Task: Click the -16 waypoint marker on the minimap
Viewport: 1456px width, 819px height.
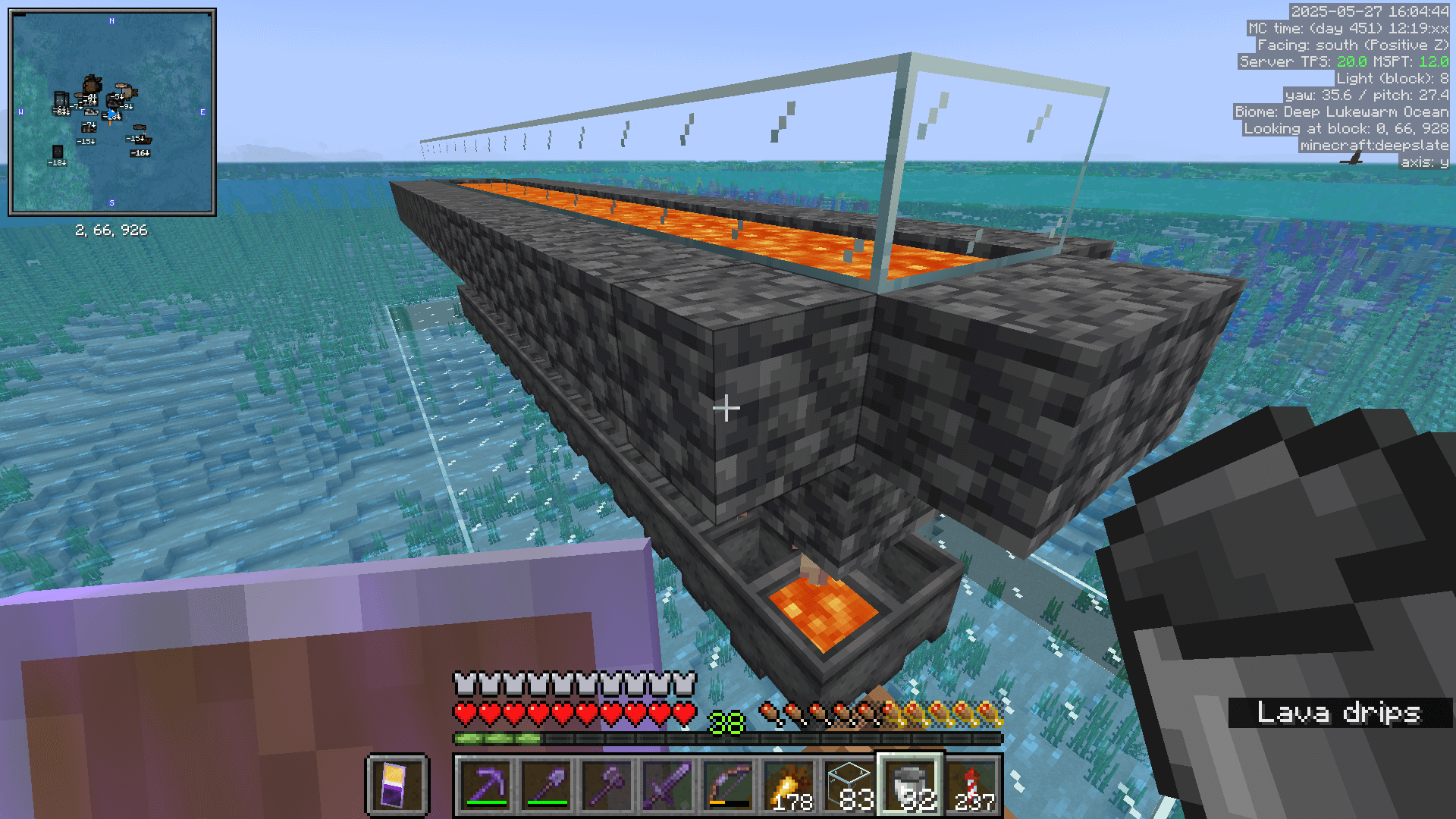Action: 140,154
